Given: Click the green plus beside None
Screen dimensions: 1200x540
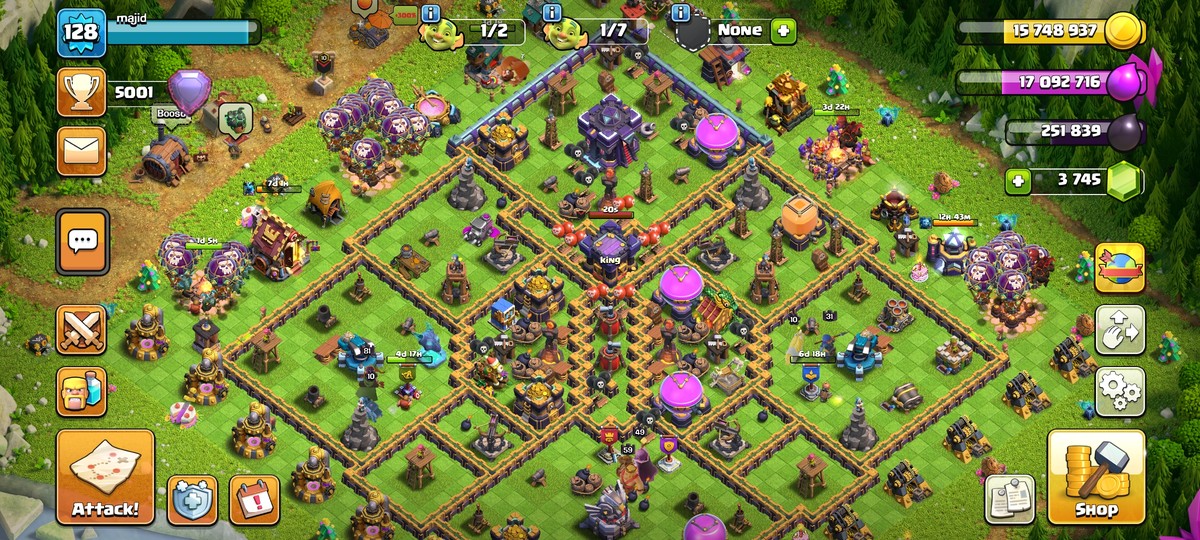Looking at the screenshot, I should point(782,30).
